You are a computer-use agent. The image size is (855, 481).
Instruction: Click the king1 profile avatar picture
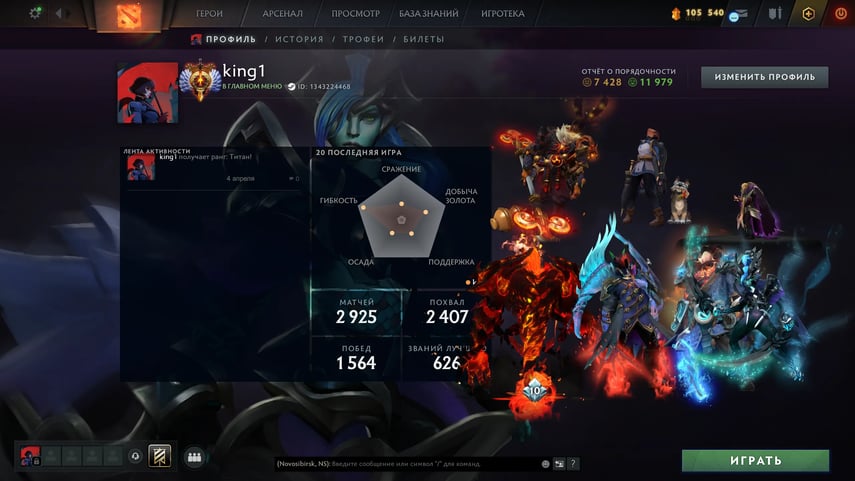[148, 93]
